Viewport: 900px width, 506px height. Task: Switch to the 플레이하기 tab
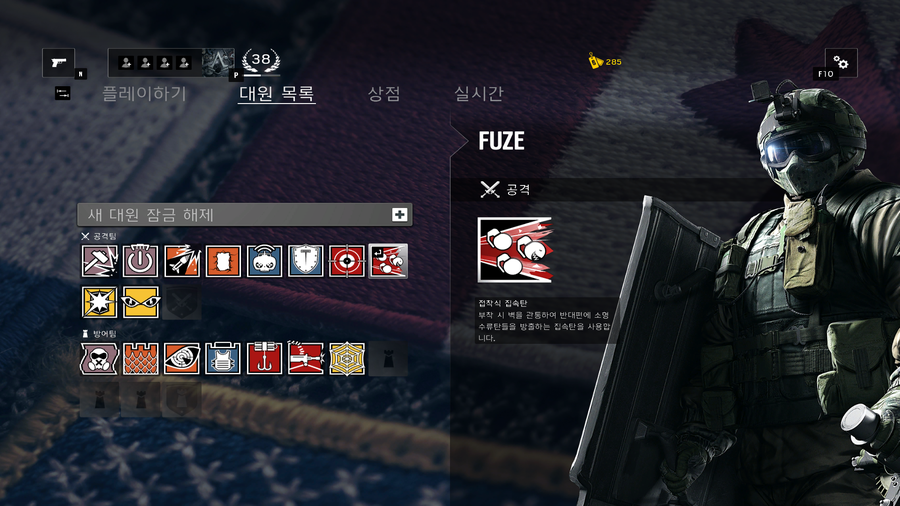(144, 94)
